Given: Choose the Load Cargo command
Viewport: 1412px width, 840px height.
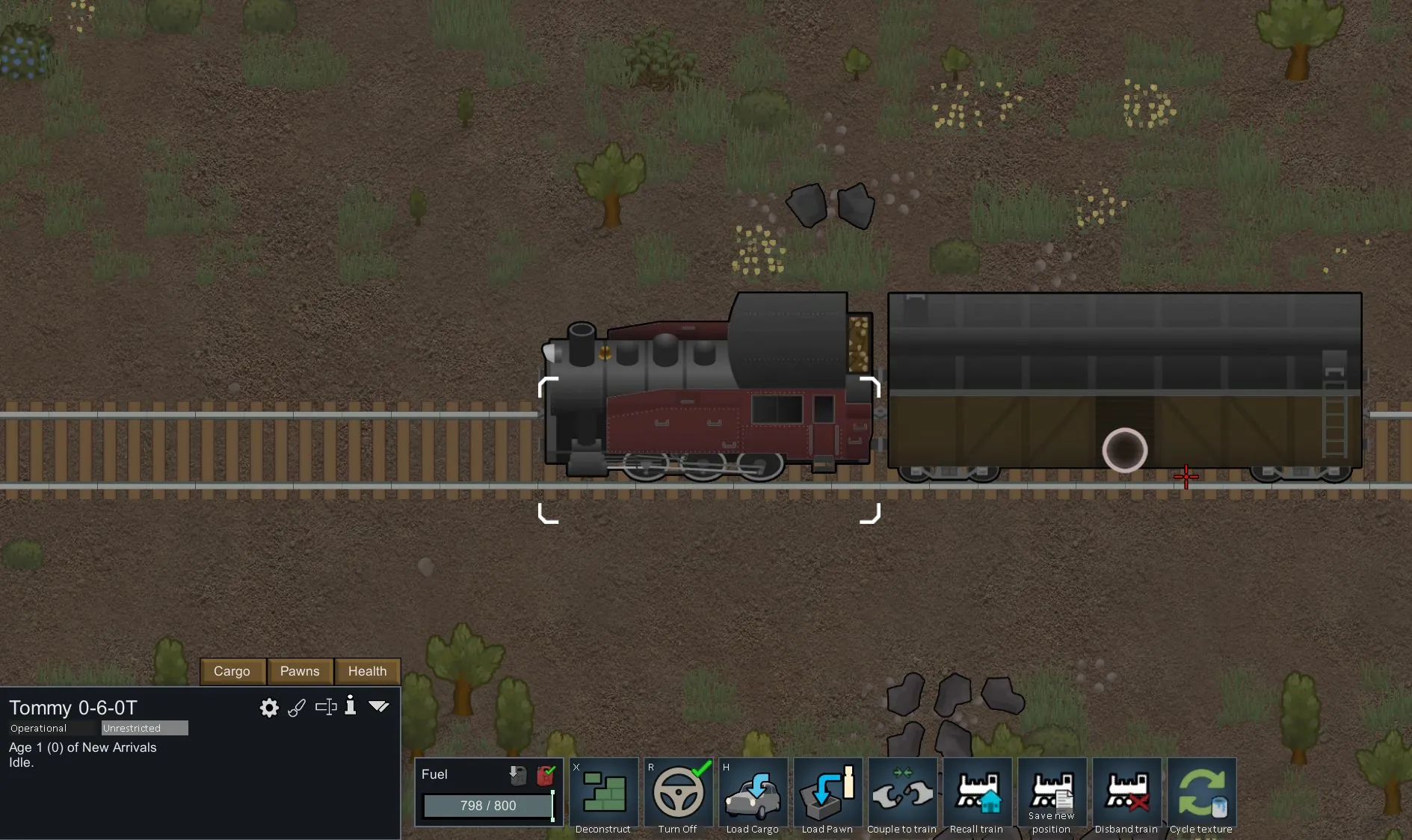Looking at the screenshot, I should [753, 794].
